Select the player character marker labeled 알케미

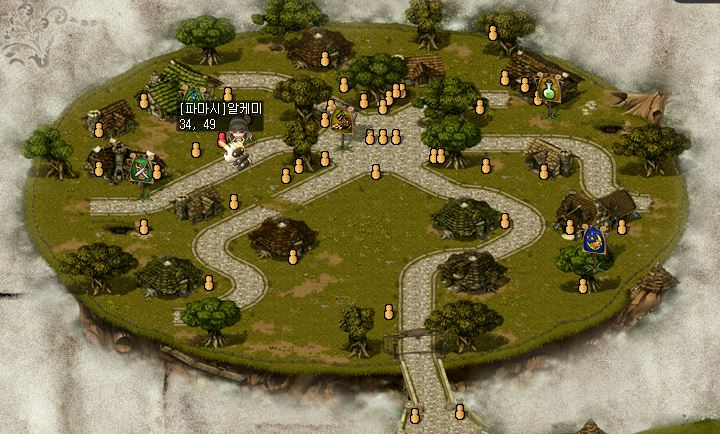[238, 145]
